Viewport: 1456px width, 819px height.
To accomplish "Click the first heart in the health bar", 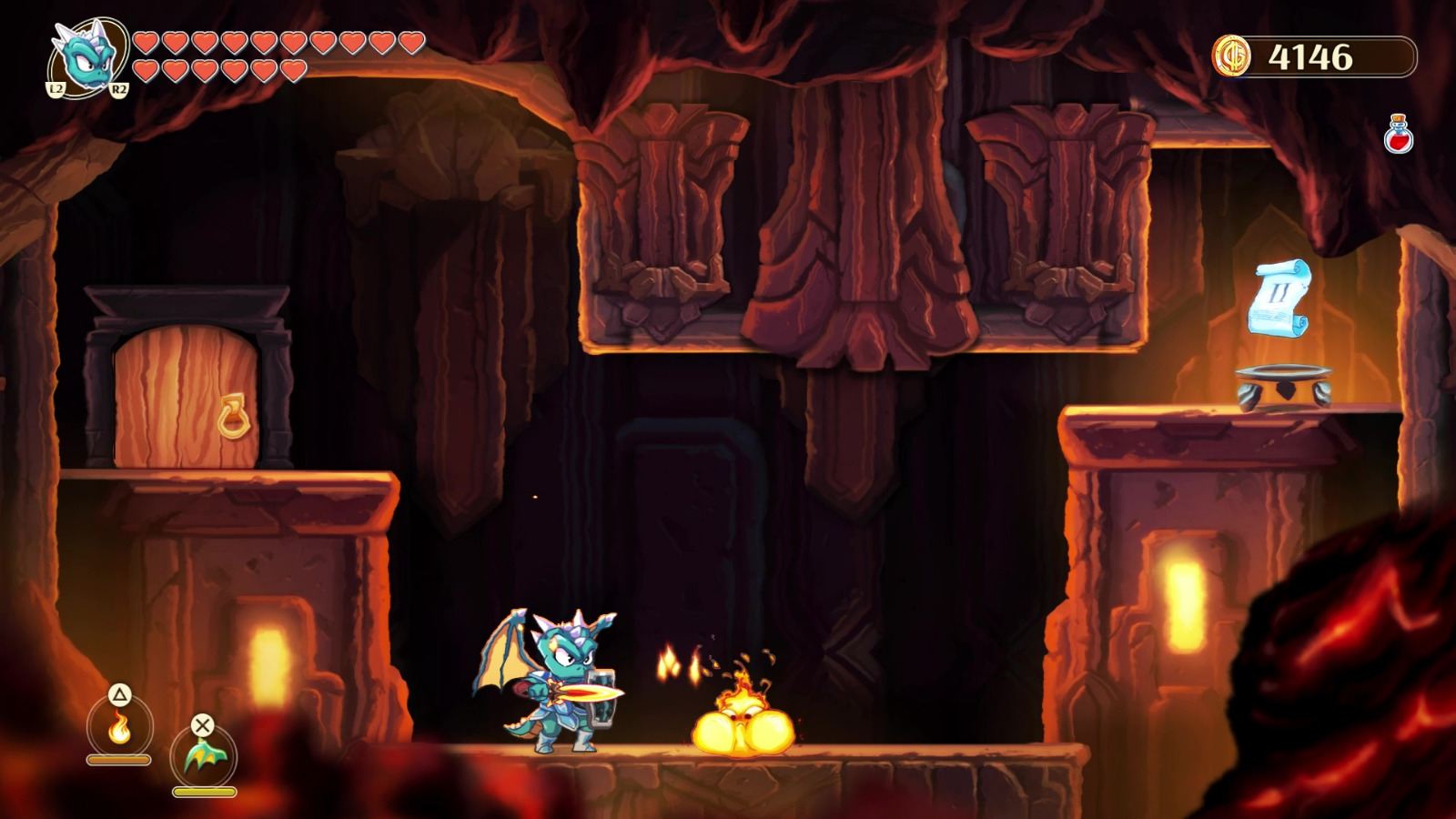I will (146, 41).
